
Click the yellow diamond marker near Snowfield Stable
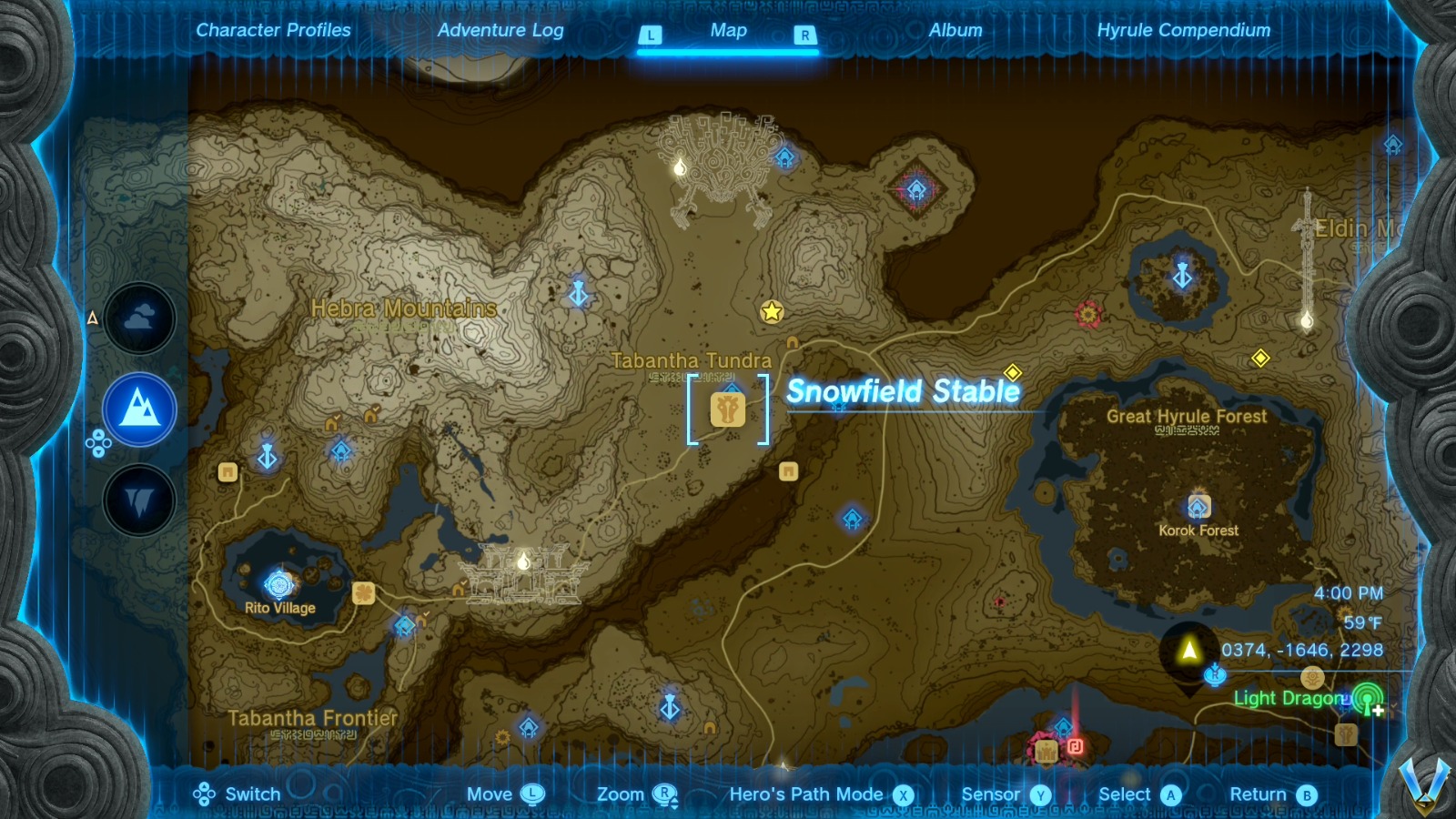(1013, 371)
